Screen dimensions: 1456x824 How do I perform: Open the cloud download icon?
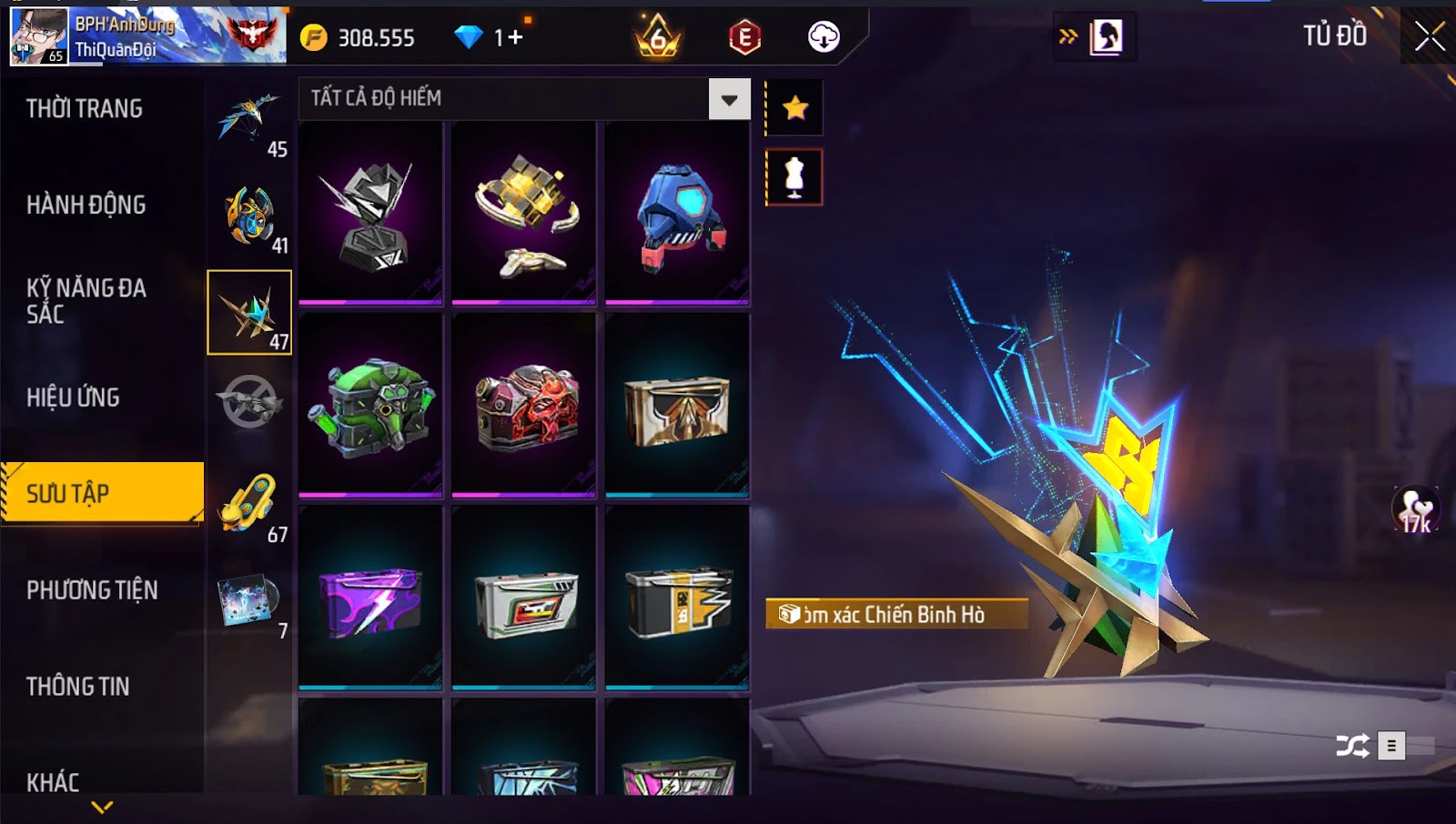point(824,37)
